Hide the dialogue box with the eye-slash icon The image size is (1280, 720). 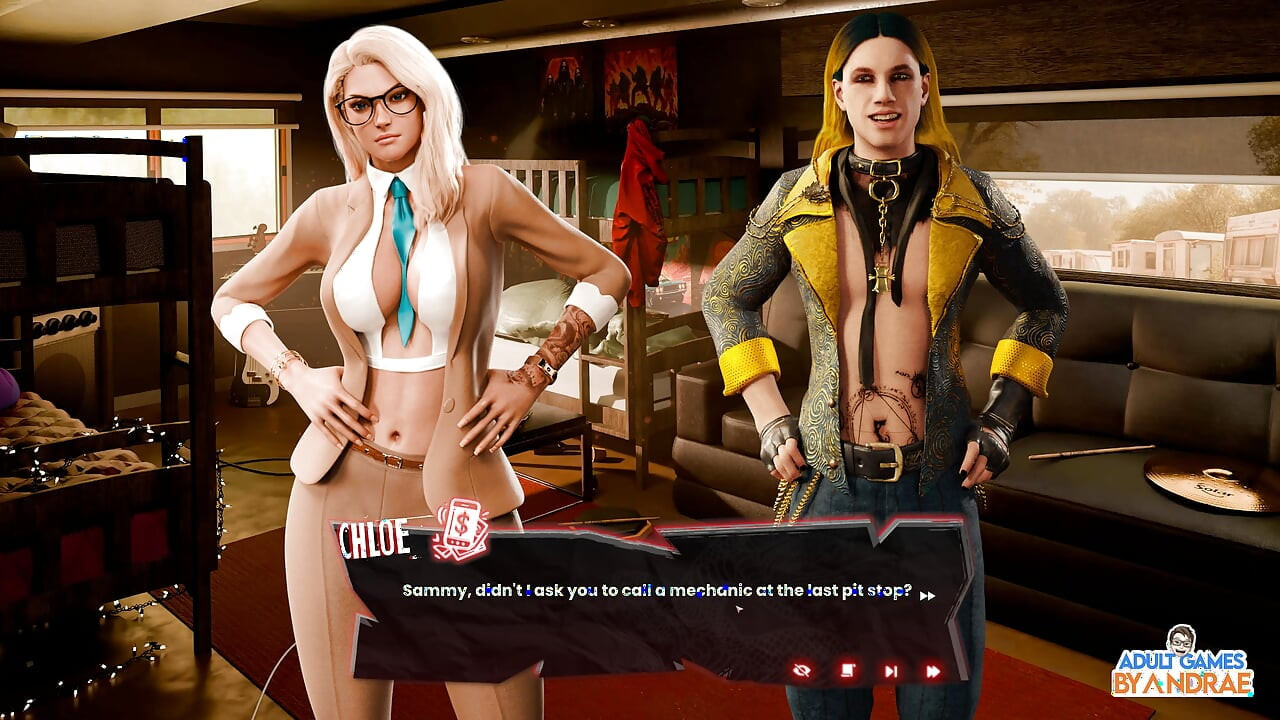(802, 669)
